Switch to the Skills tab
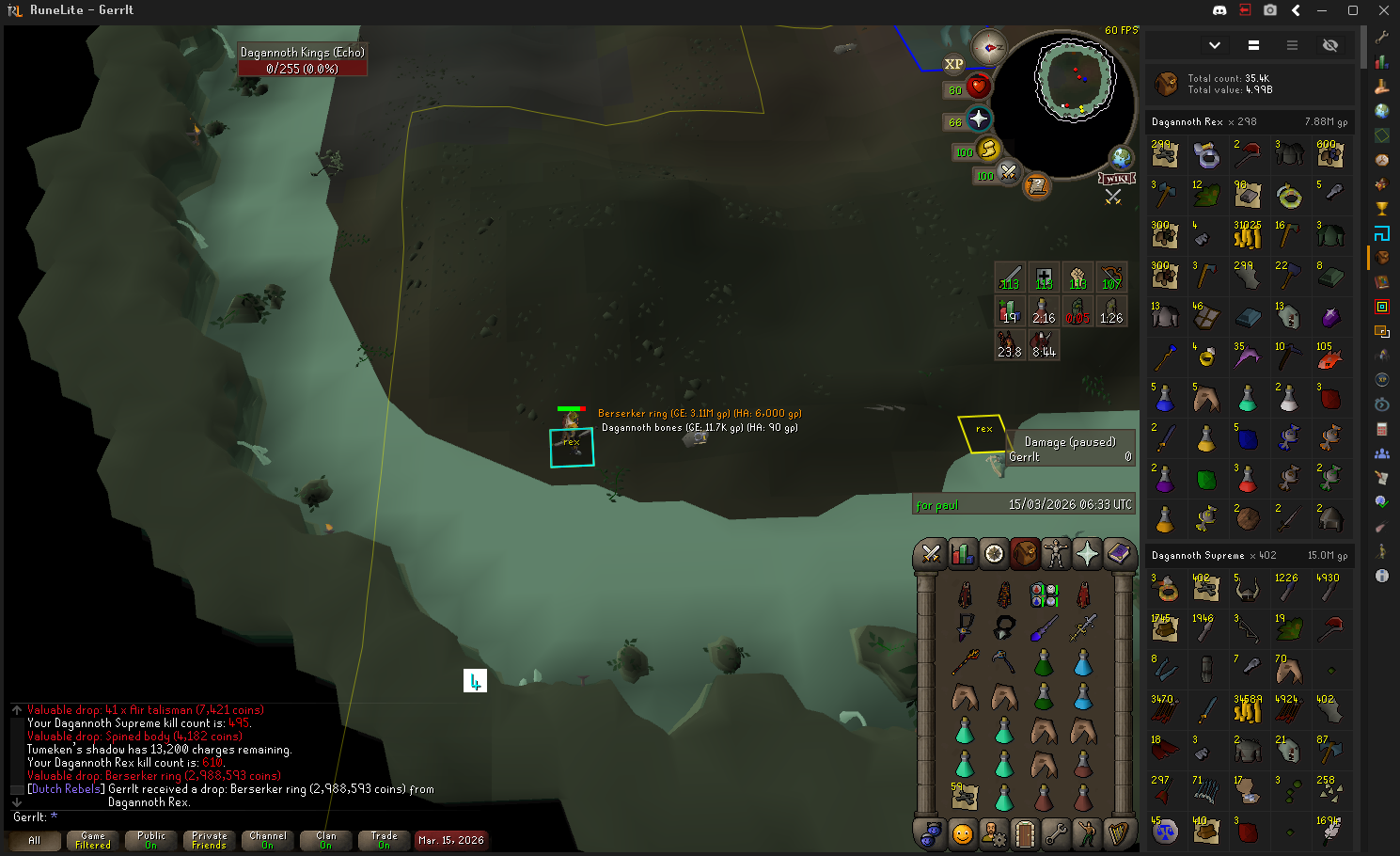The height and width of the screenshot is (856, 1400). [x=962, y=554]
